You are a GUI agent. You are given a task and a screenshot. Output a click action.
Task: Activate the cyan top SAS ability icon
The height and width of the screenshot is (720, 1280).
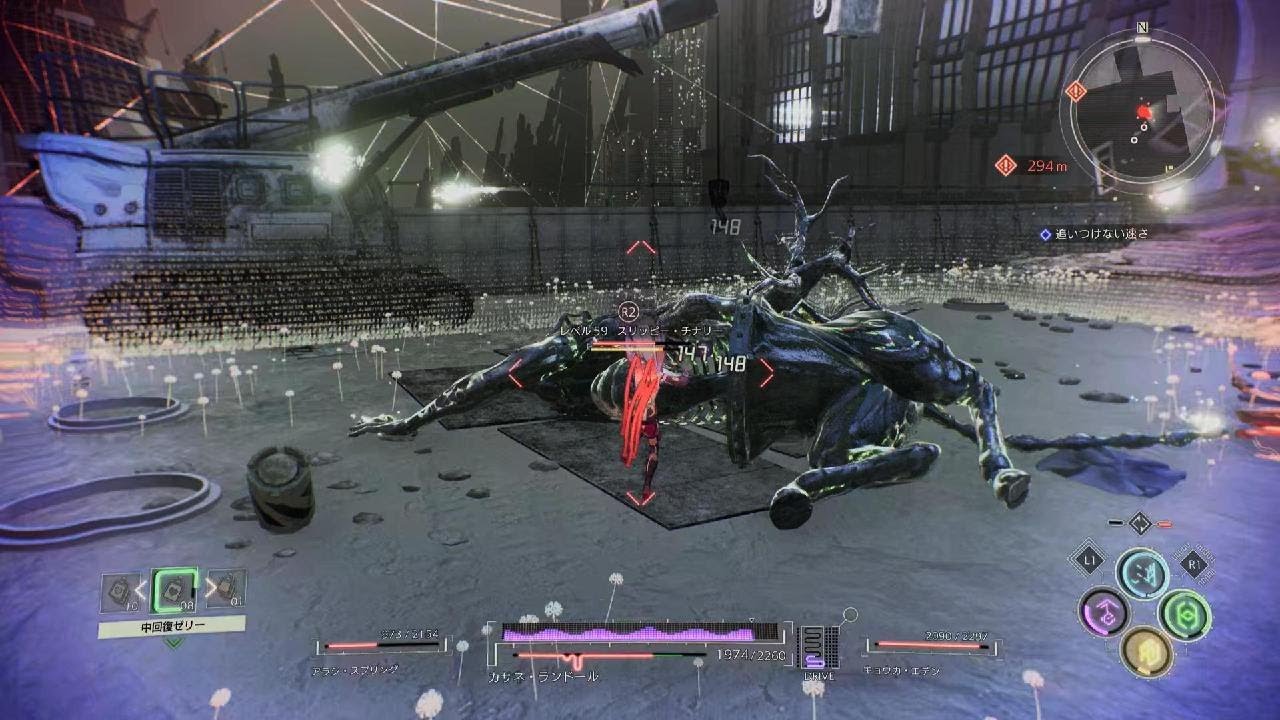[1142, 573]
